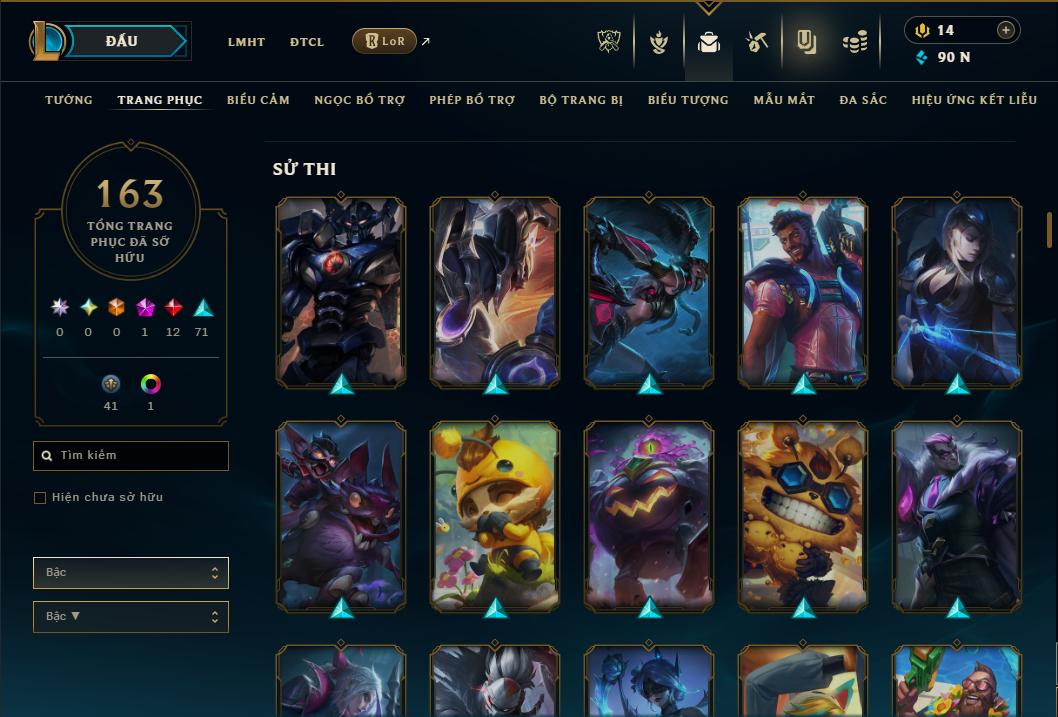Show the Phép Bổ Trợ tab

coord(472,100)
